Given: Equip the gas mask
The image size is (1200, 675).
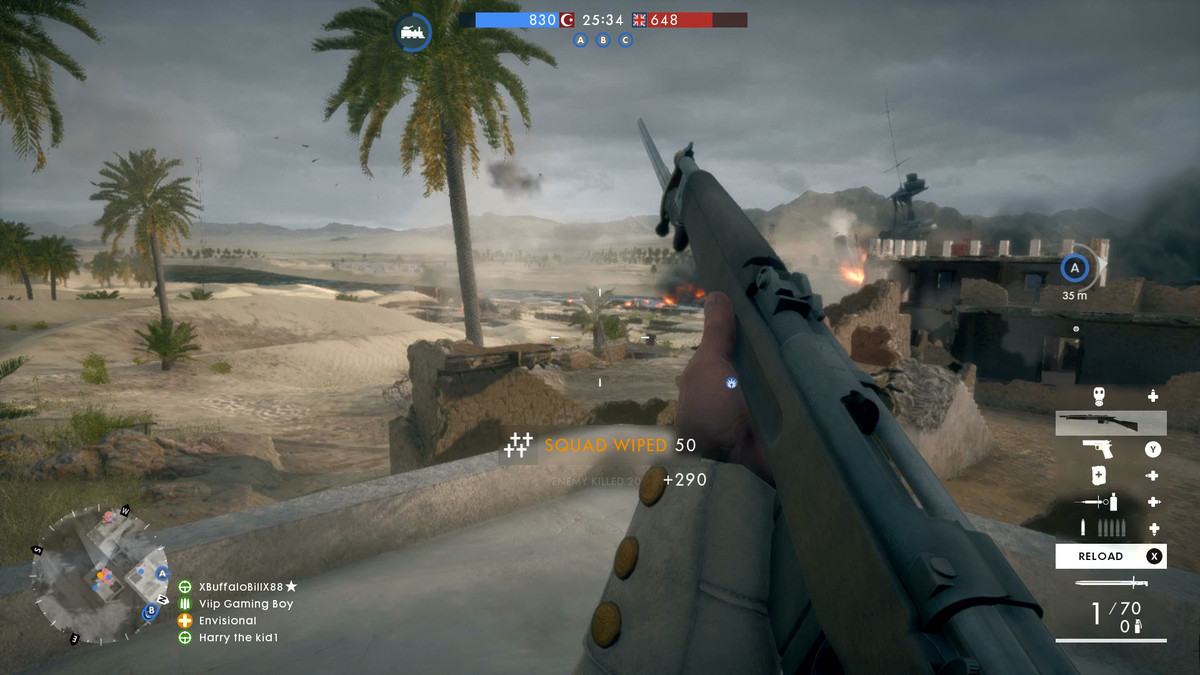Looking at the screenshot, I should coord(1098,396).
